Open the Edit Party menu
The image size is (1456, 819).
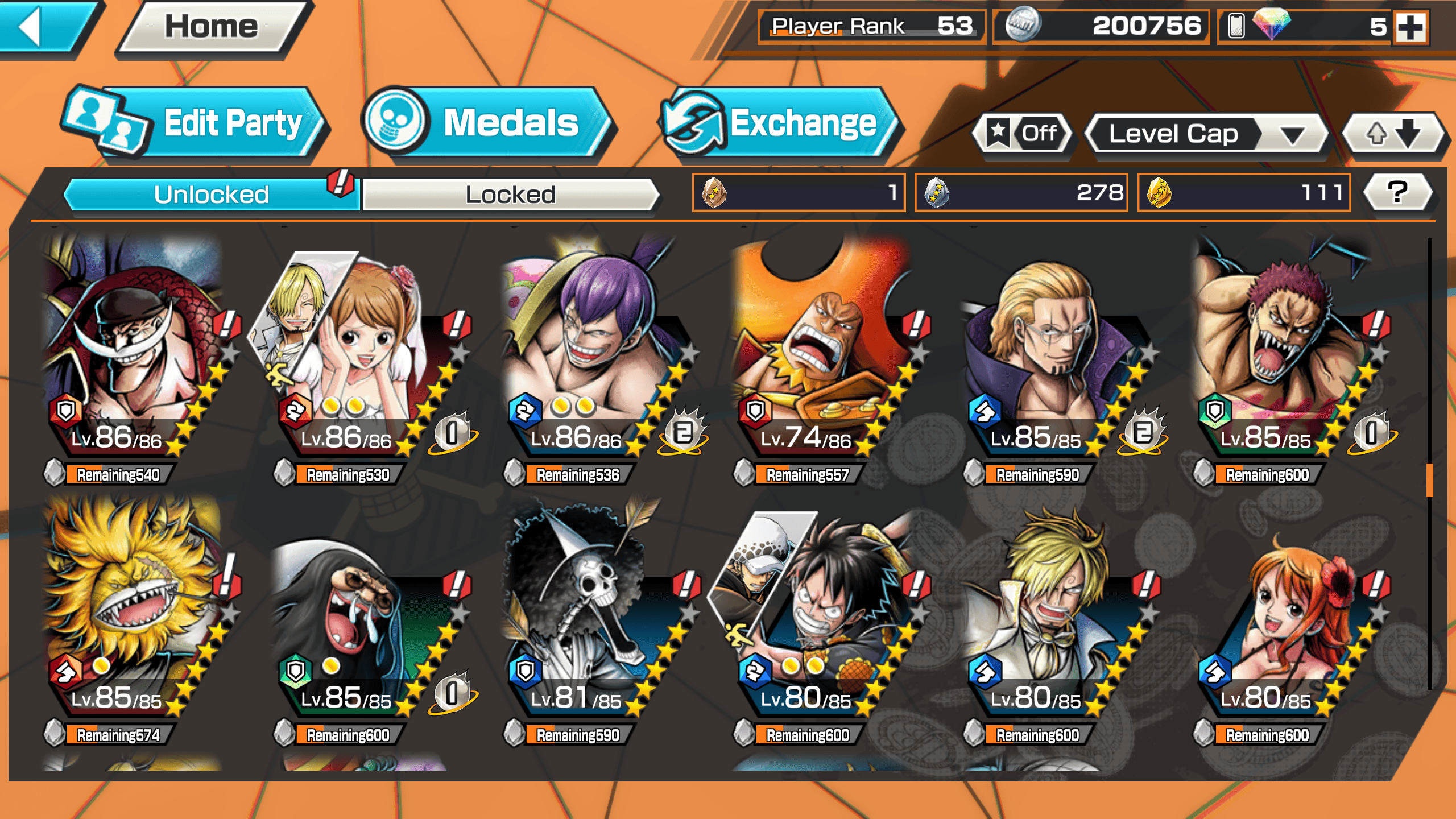pos(193,123)
